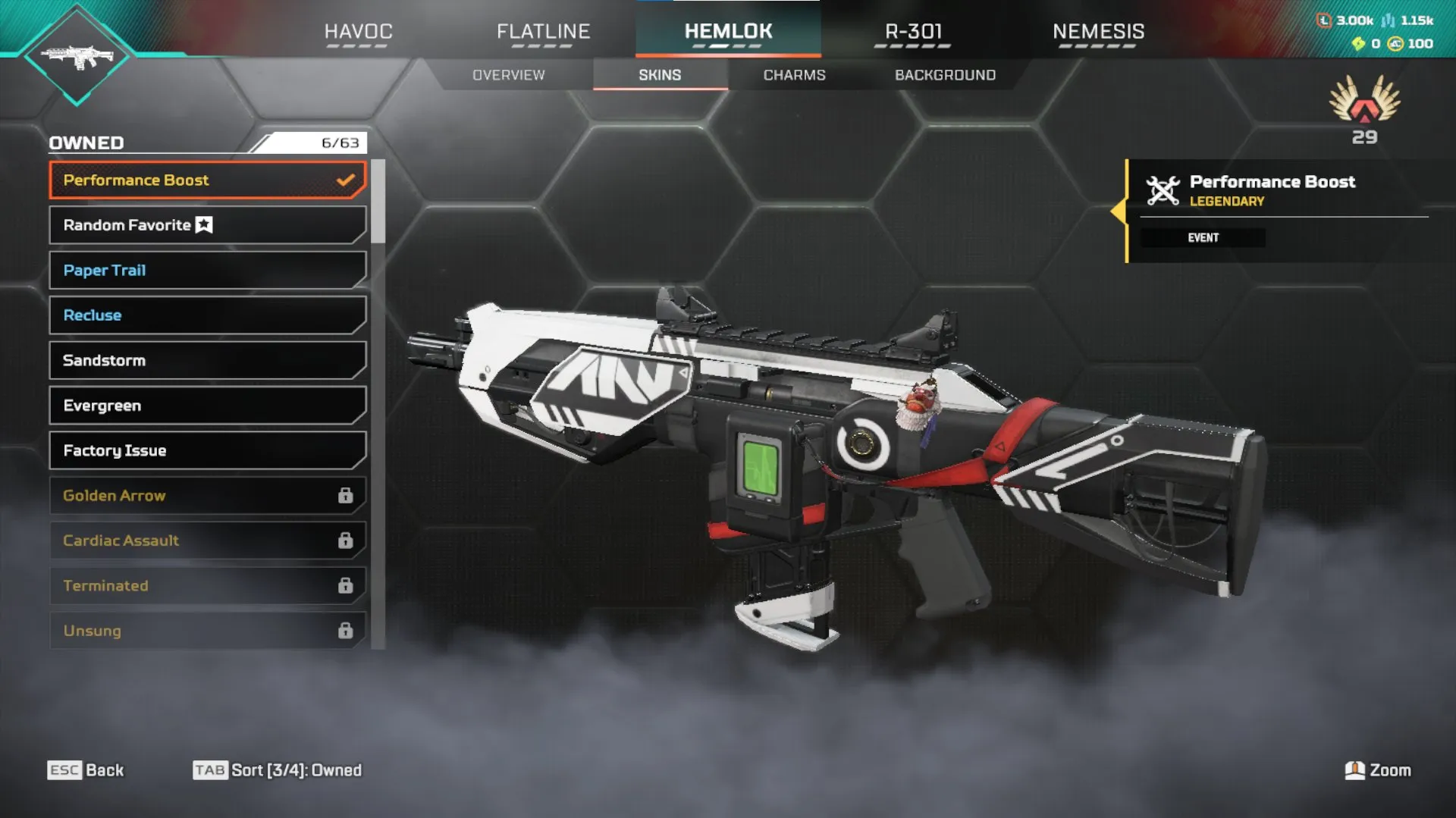This screenshot has height=818, width=1456.
Task: Open the Charms section
Action: point(794,74)
